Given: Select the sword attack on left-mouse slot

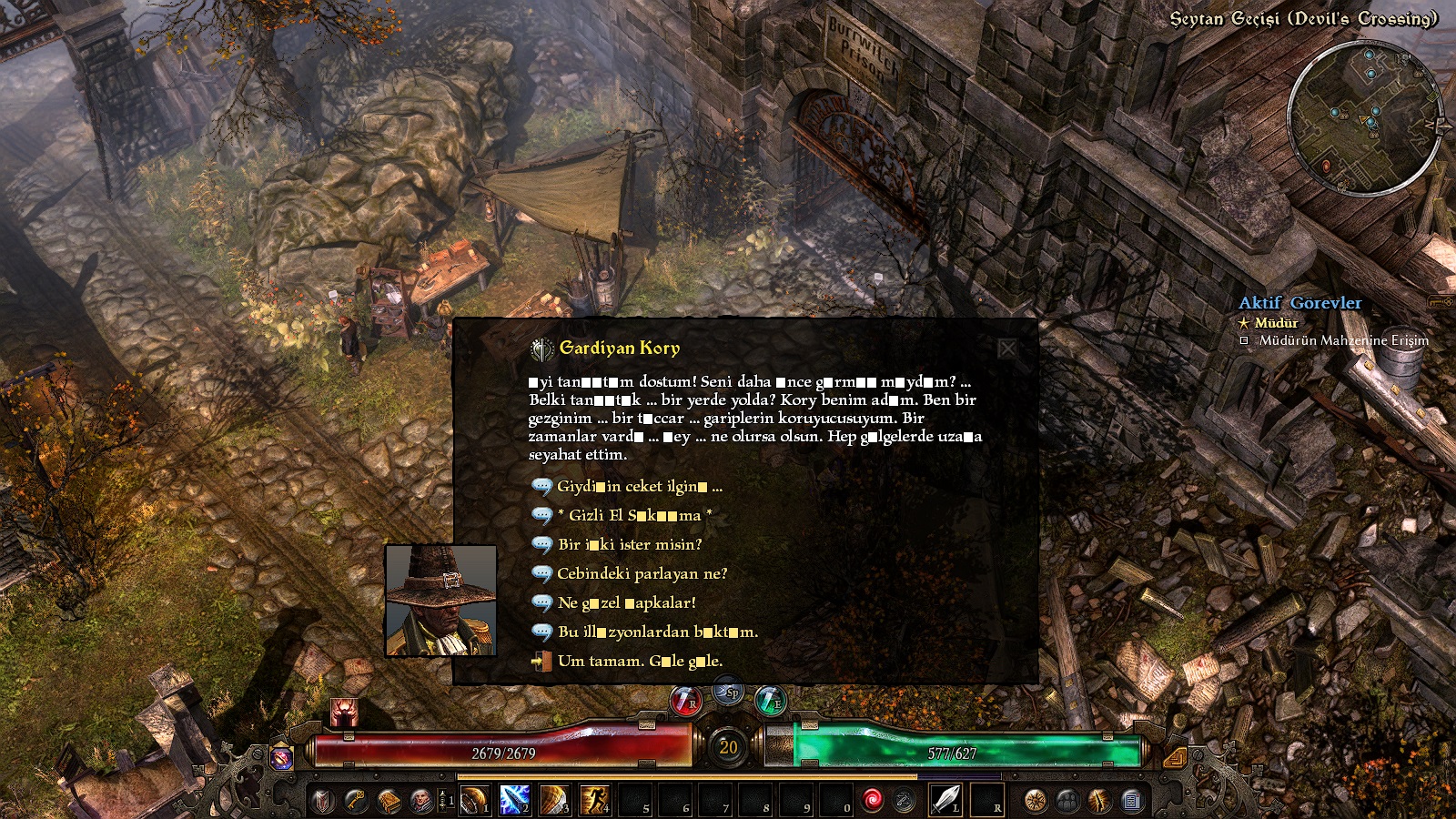Looking at the screenshot, I should click(945, 800).
